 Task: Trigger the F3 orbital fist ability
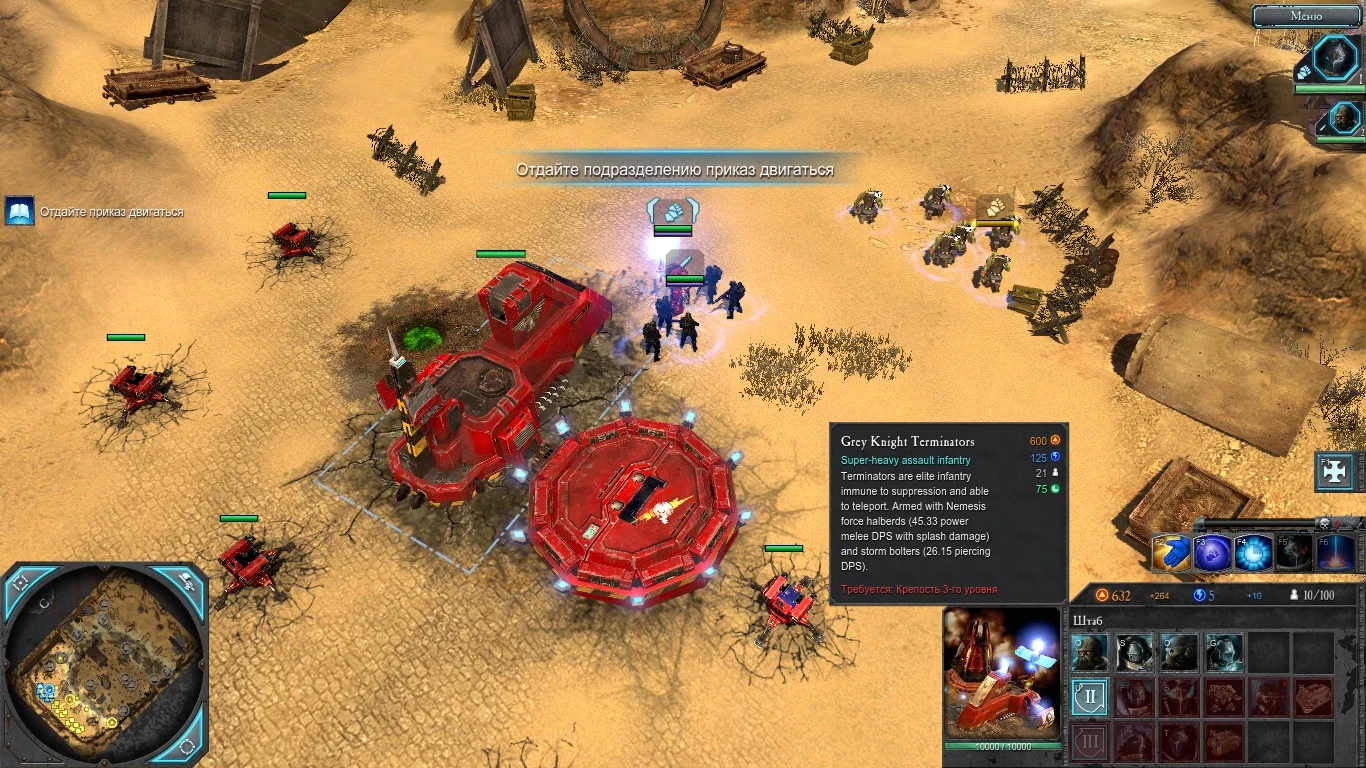pyautogui.click(x=1210, y=553)
